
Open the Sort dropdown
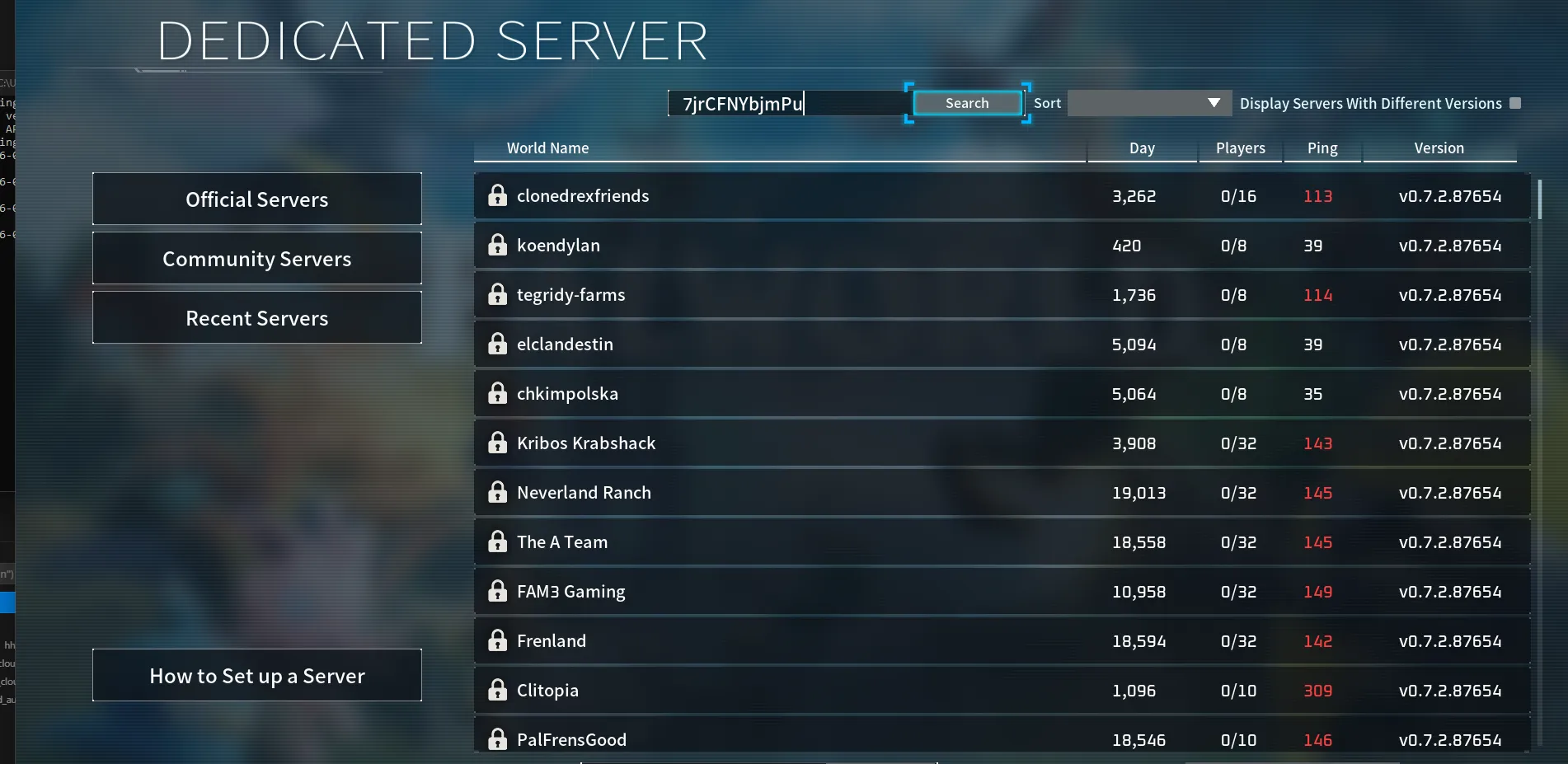[1148, 103]
